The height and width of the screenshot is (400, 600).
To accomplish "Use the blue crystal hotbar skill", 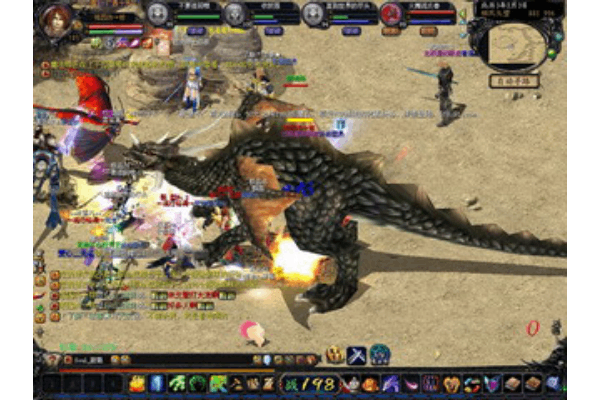I will tap(157, 383).
